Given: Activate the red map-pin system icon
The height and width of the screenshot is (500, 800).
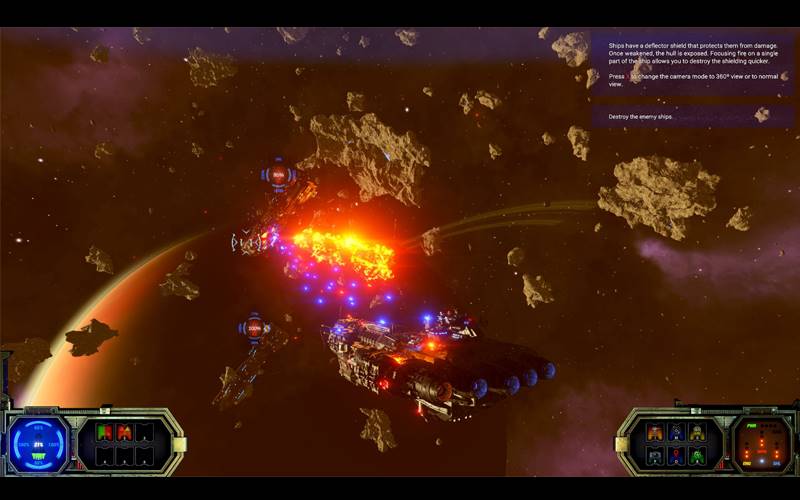Looking at the screenshot, I should (676, 455).
